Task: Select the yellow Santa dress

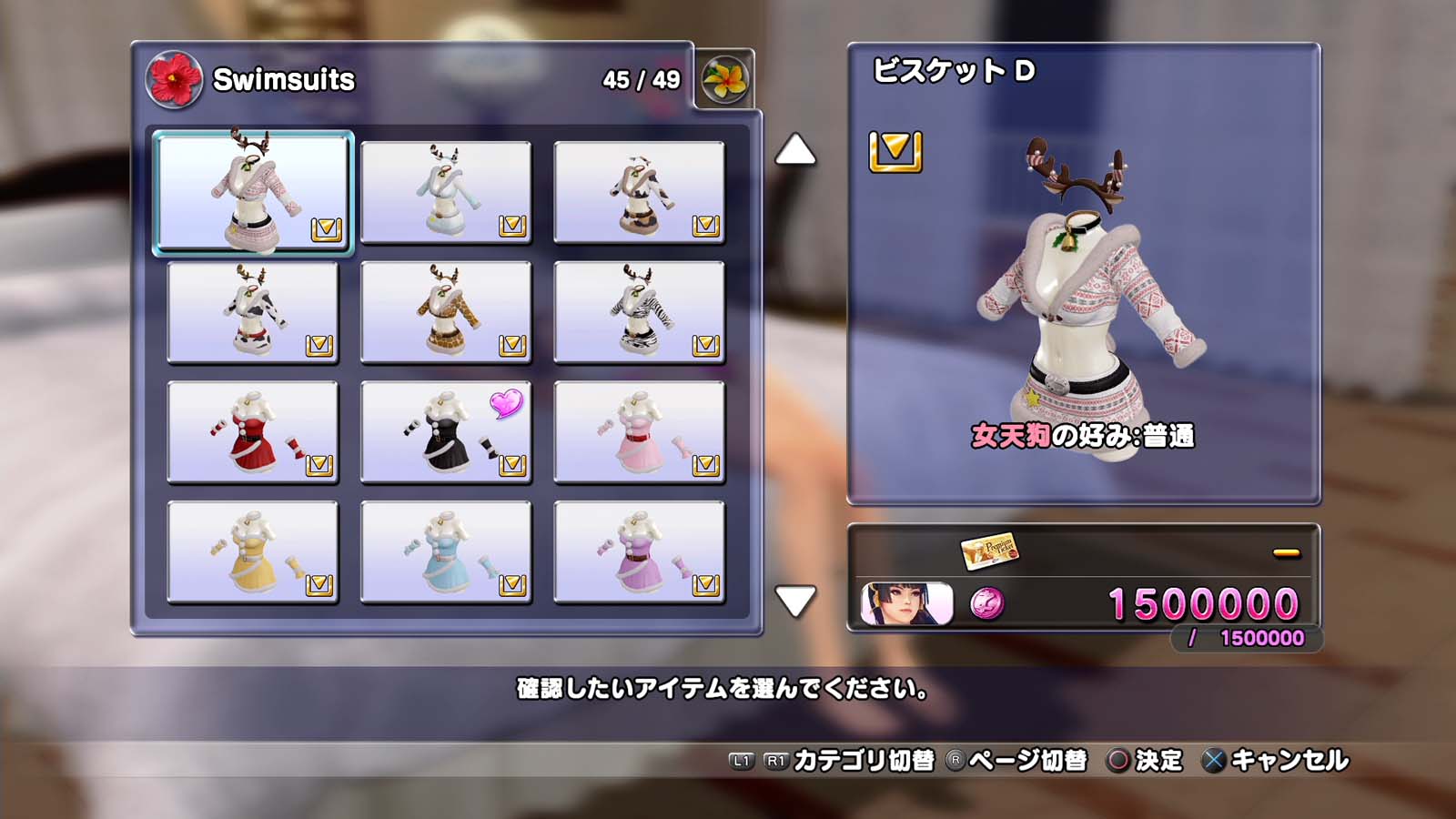Action: tap(253, 552)
